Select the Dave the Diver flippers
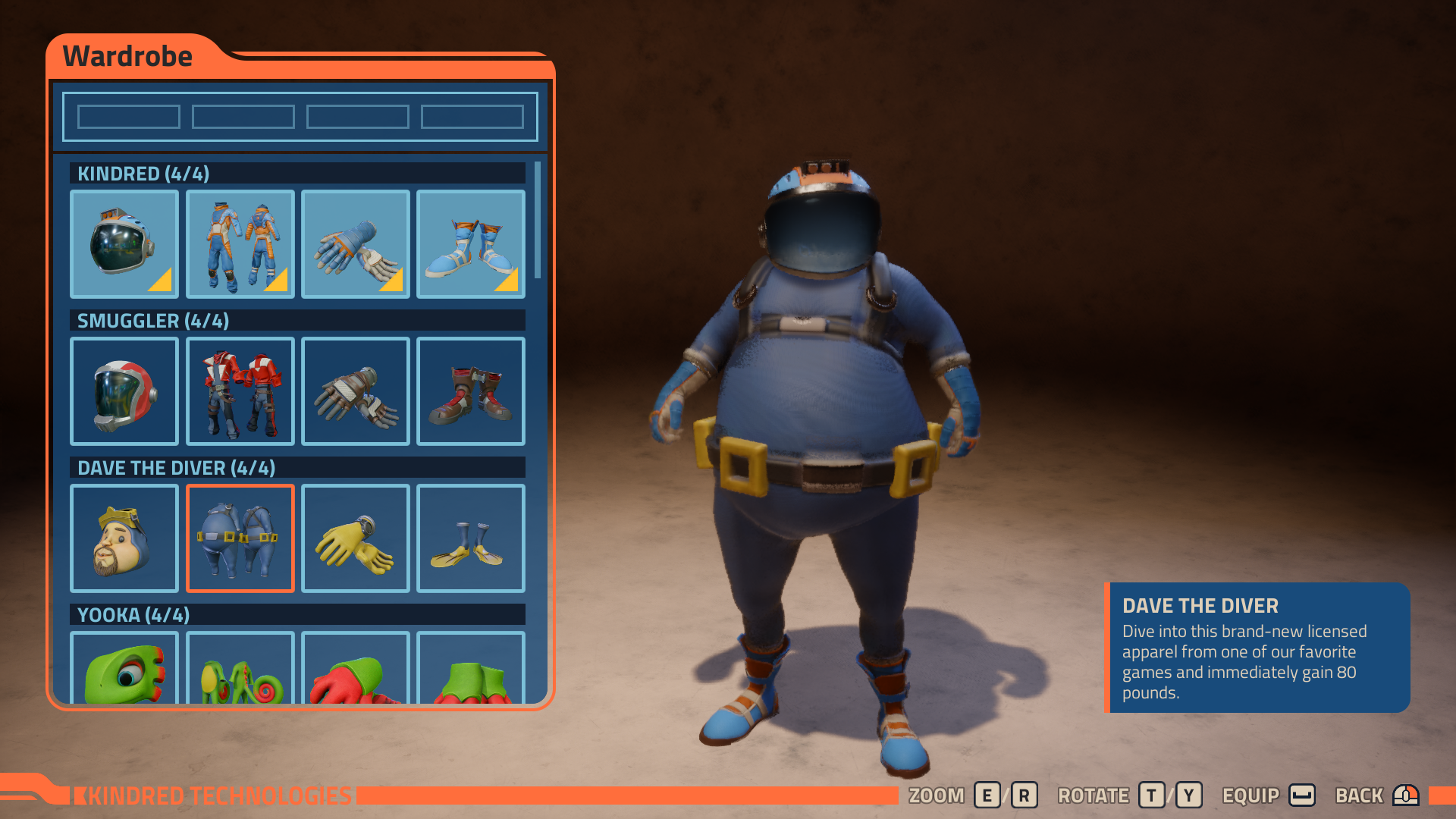This screenshot has width=1456, height=819. coord(470,538)
